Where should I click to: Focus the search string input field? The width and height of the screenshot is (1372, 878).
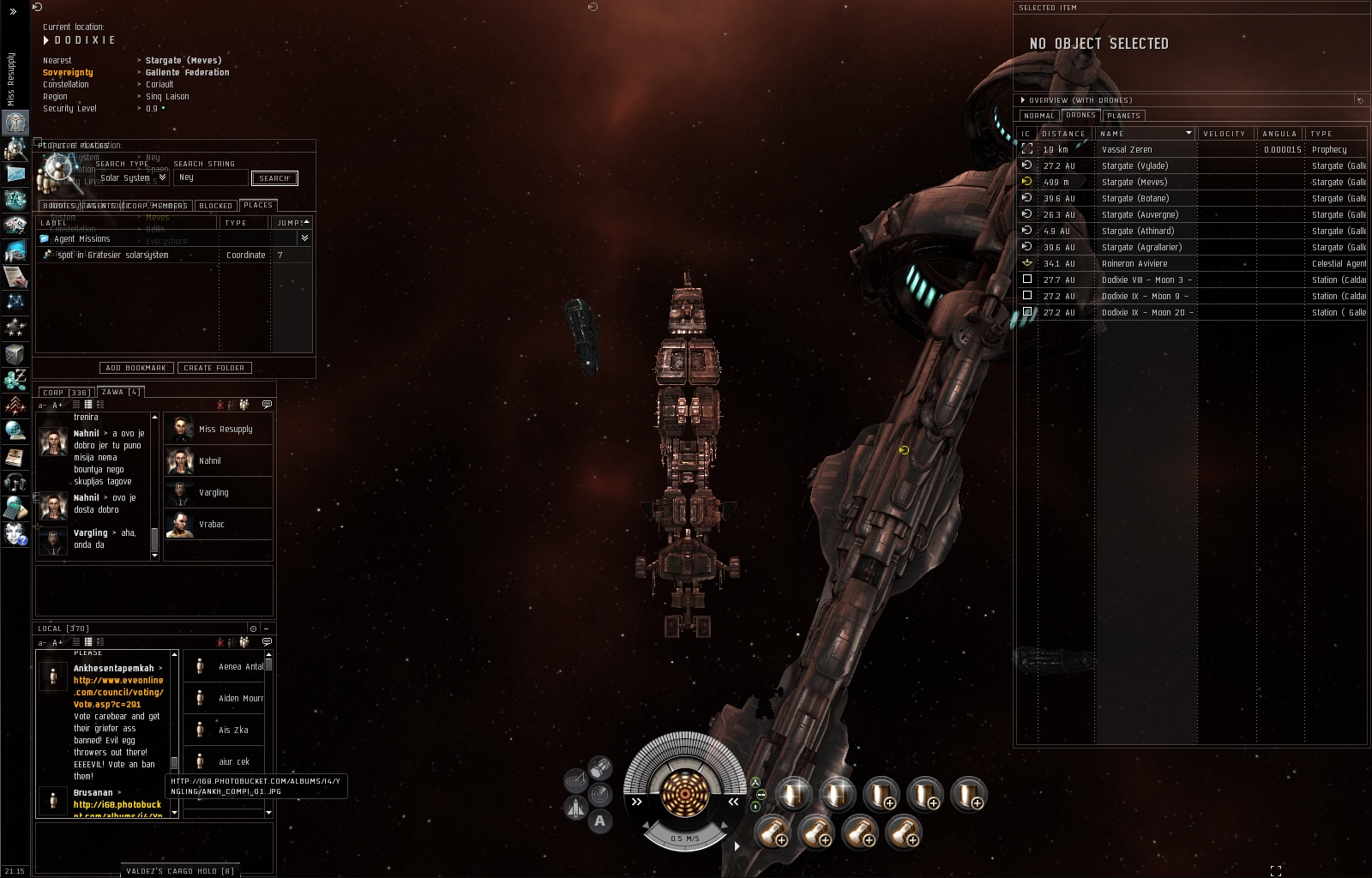210,177
